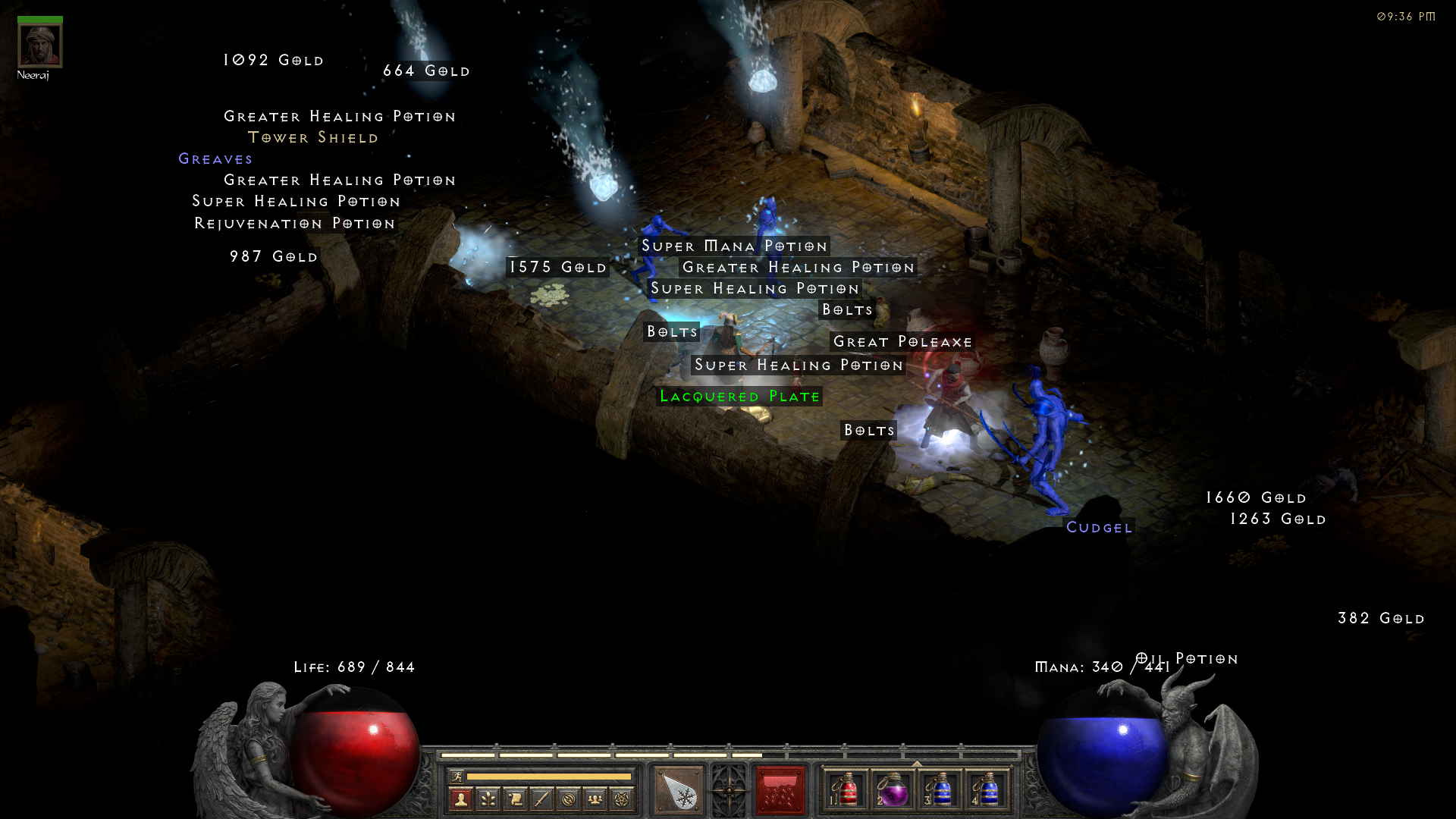
Task: Use the red healing potion in belt slot 1
Action: (847, 790)
